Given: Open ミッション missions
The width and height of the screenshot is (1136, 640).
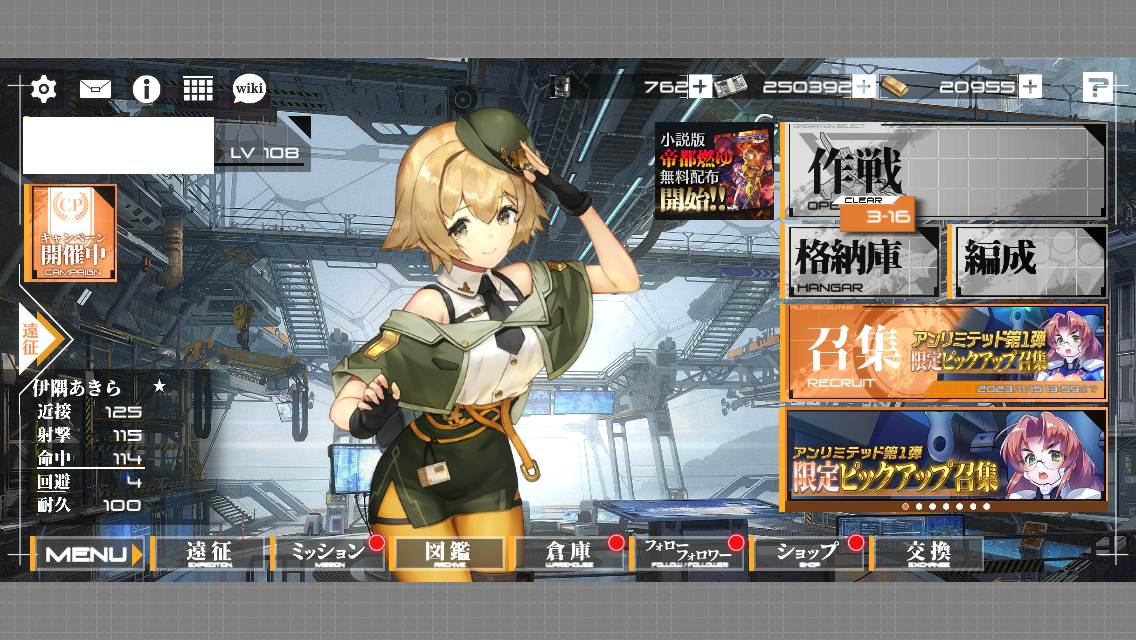Looking at the screenshot, I should (x=328, y=554).
